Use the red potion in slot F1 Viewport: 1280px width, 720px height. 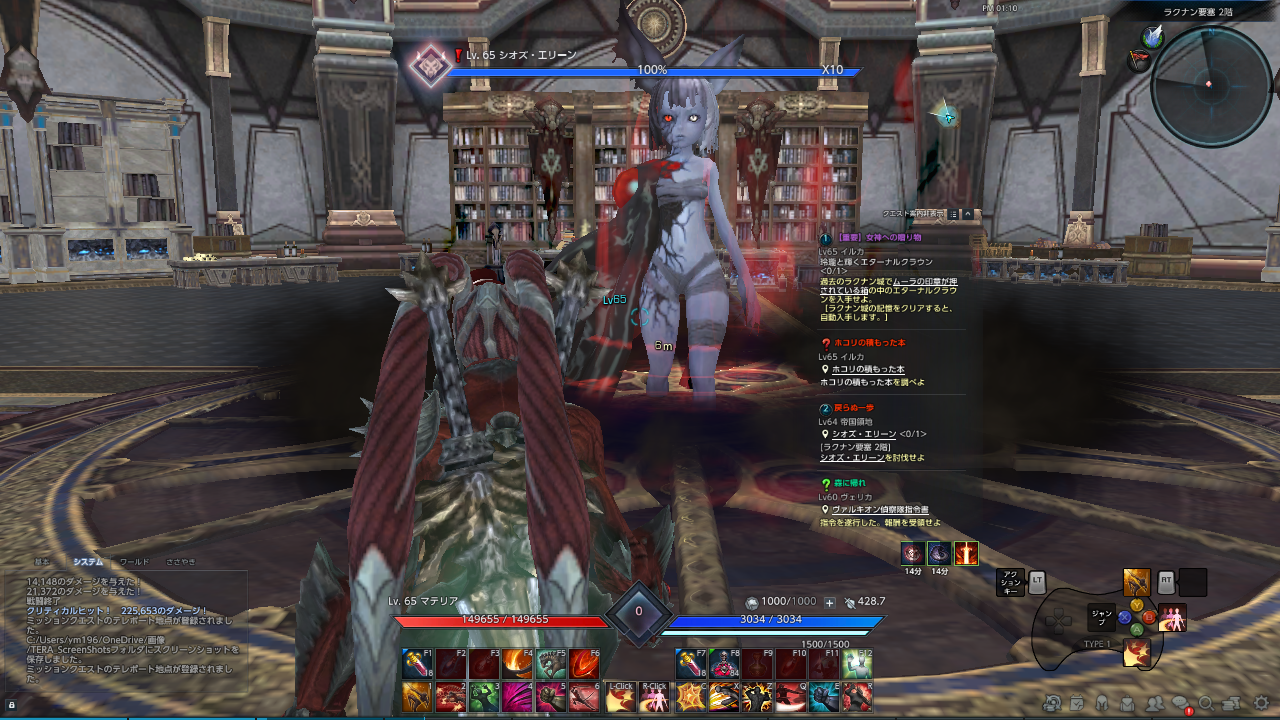pyautogui.click(x=417, y=664)
